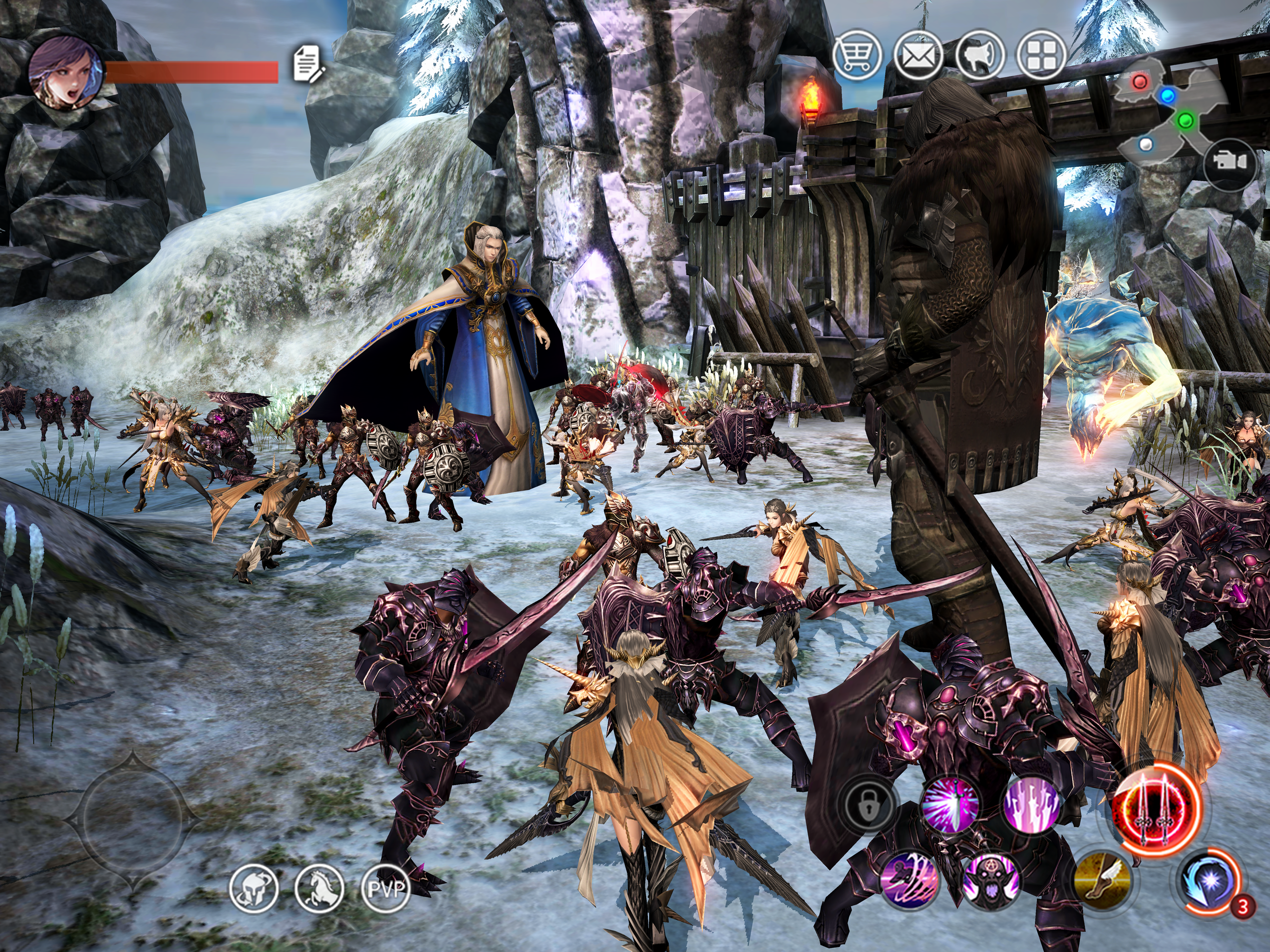Activate the glowing sword burst skill
Viewport: 1270px width, 952px height.
[x=949, y=805]
